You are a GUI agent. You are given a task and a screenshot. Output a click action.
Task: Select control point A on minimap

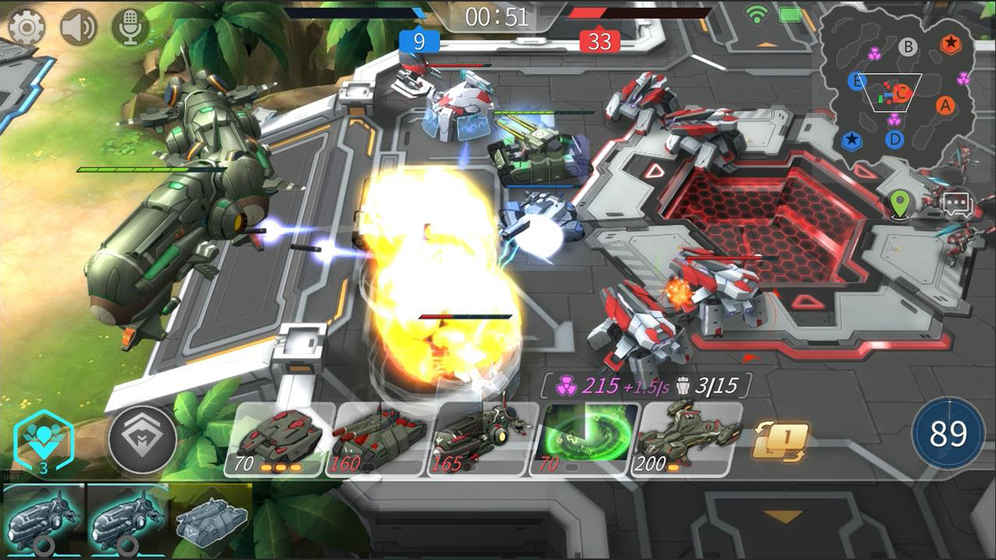[x=946, y=104]
